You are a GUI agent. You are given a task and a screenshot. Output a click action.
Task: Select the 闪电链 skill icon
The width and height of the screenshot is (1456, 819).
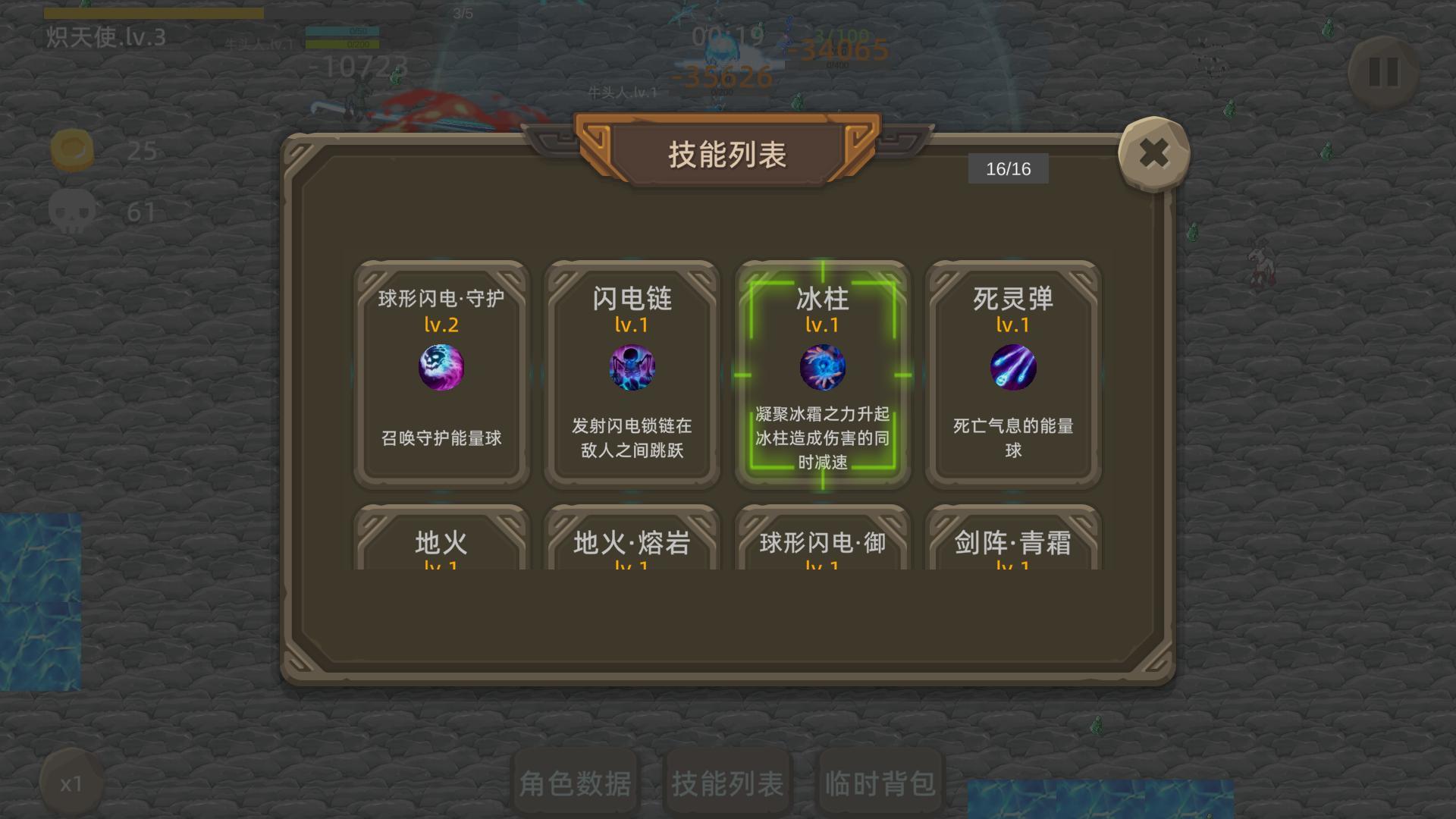(x=631, y=369)
